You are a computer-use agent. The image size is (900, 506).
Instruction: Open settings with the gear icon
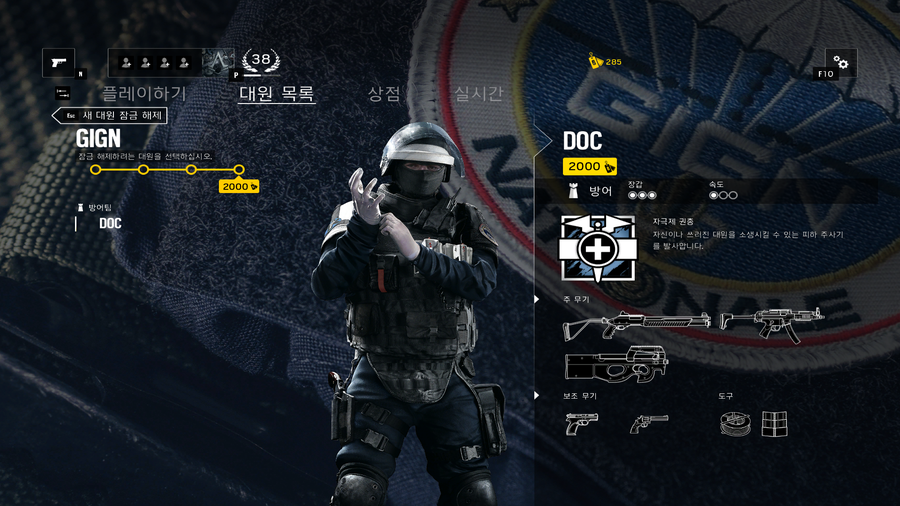840,63
